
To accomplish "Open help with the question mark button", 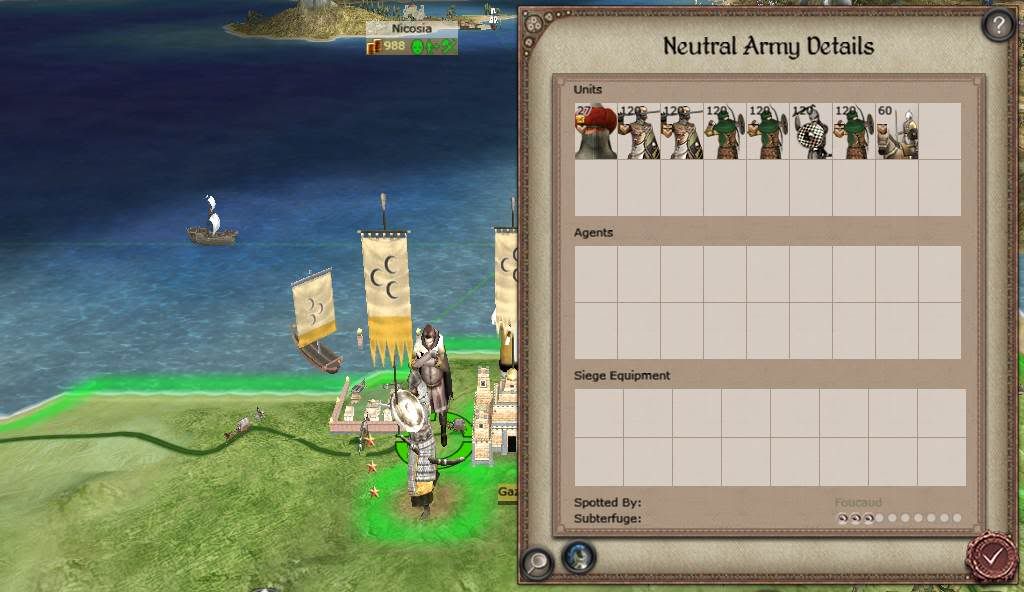I will [998, 24].
